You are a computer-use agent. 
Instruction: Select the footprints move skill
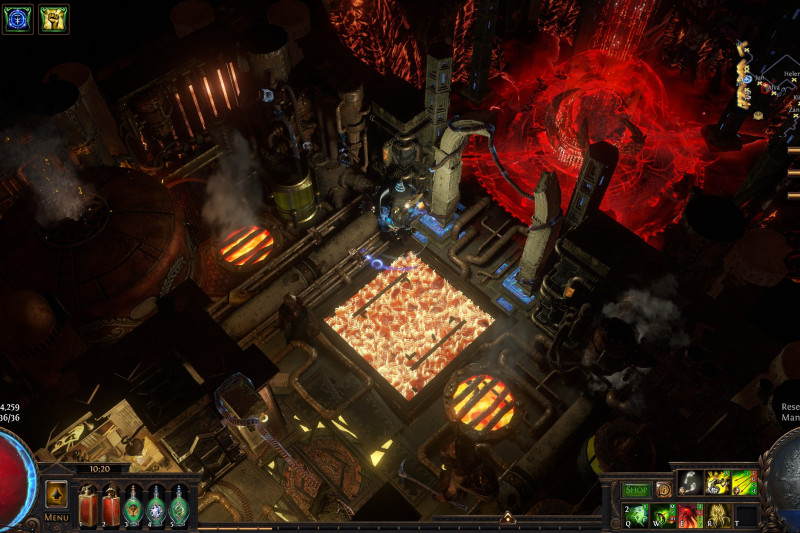692,483
